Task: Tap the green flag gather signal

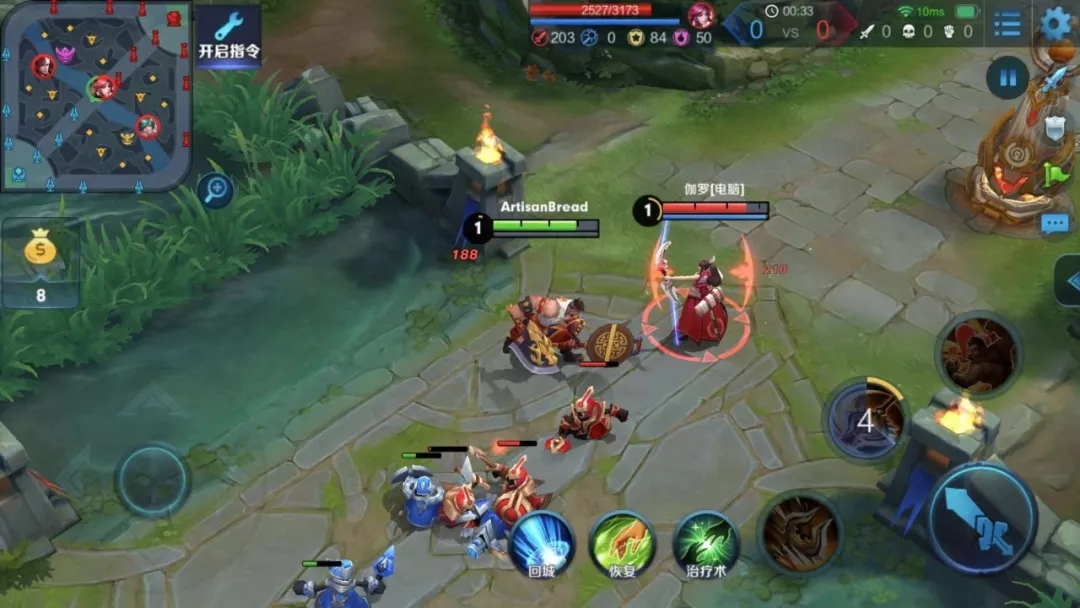Action: coord(1056,174)
